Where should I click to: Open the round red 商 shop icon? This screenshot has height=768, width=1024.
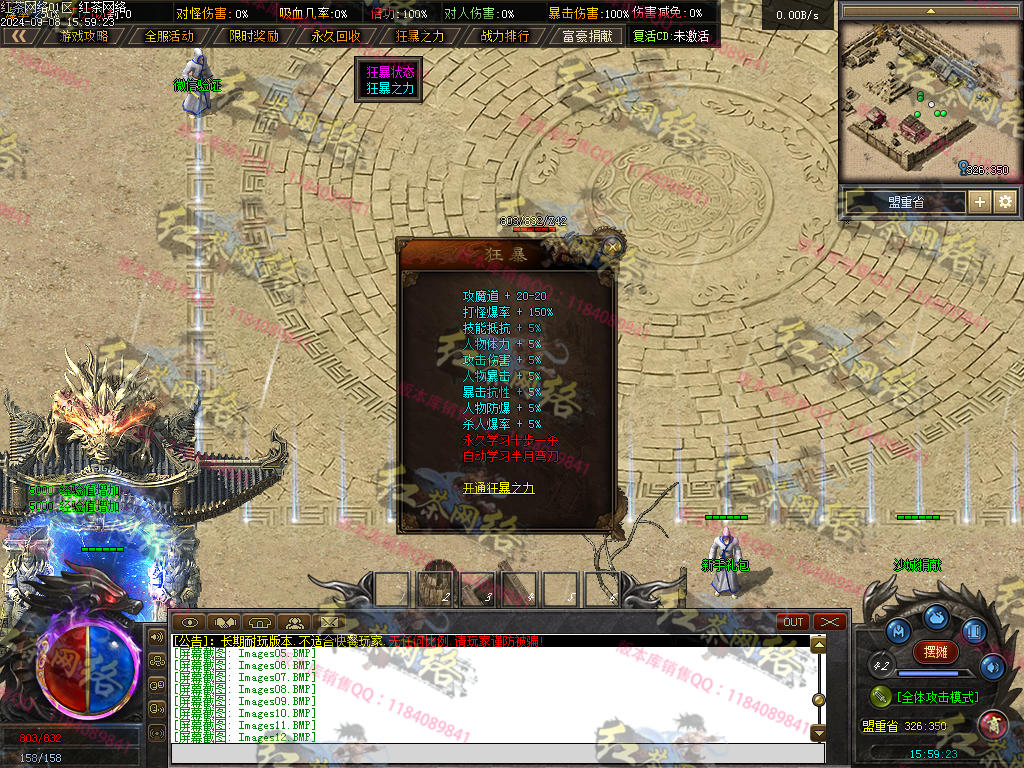(992, 722)
